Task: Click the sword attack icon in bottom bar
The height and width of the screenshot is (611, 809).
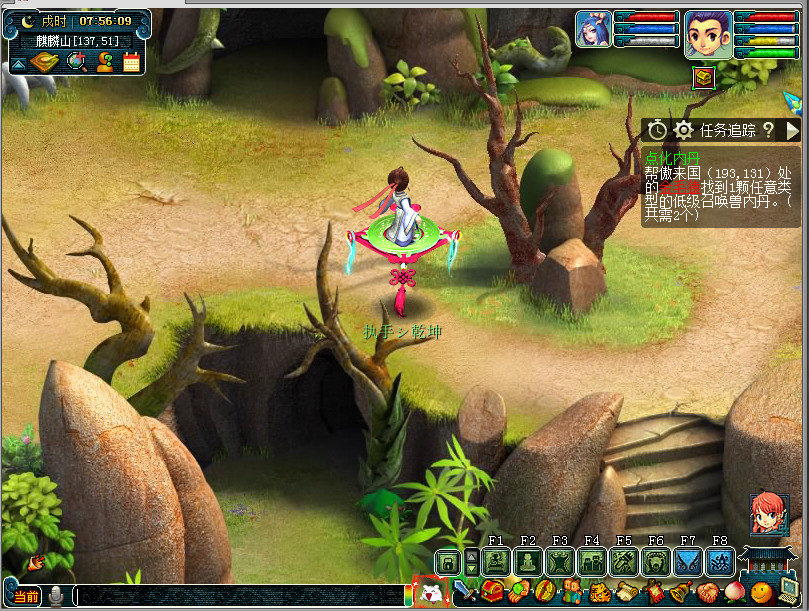Action: [x=464, y=592]
